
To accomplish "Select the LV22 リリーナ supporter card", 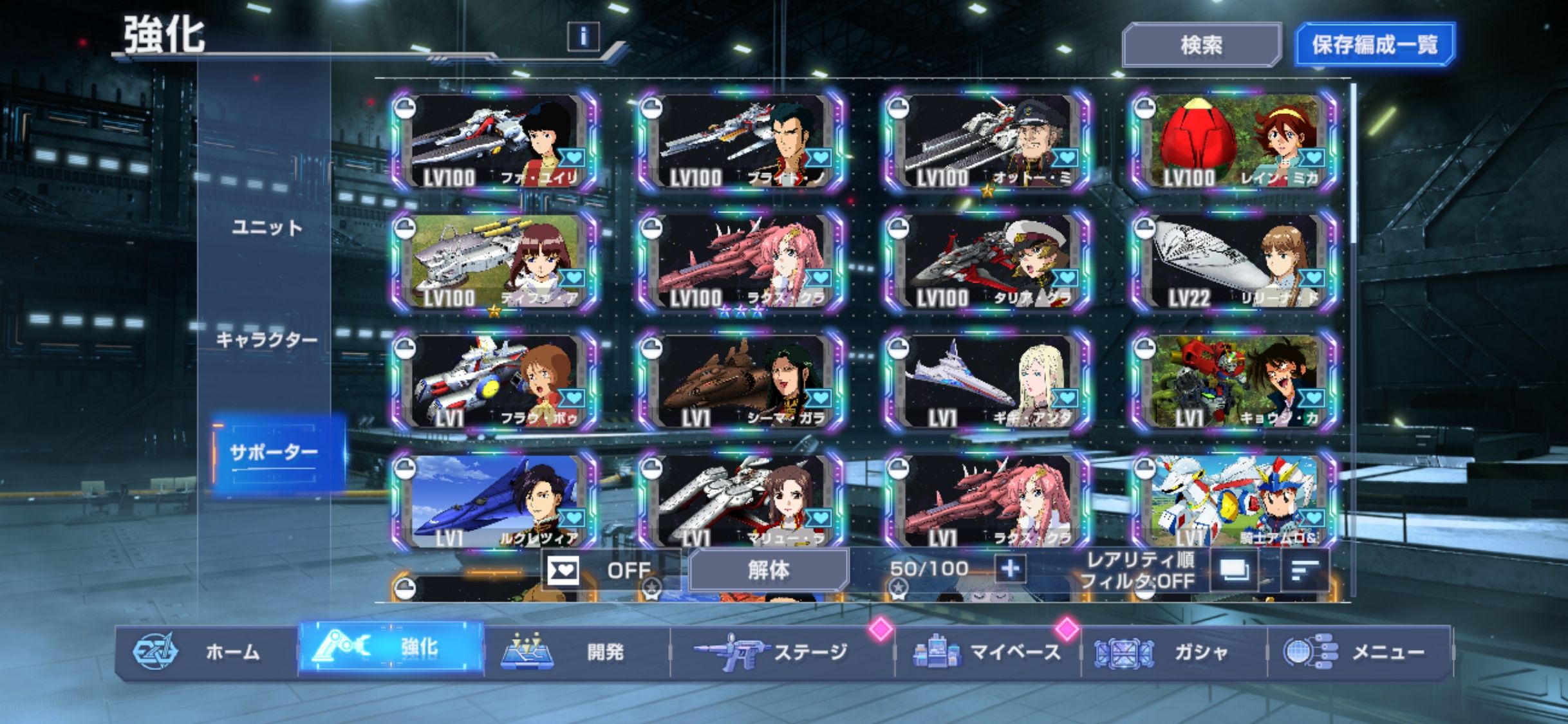I will (1233, 262).
